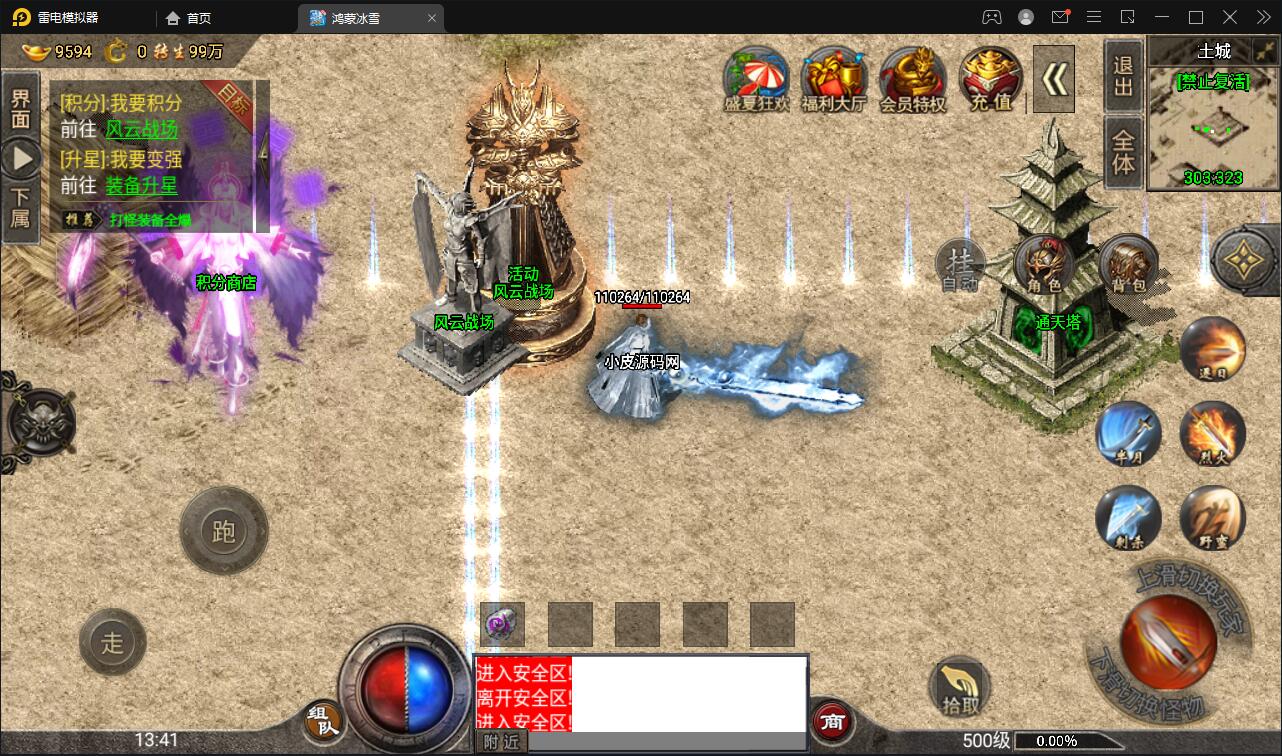Activate the 烈火 fire sword skill
This screenshot has height=756, width=1282.
(x=1212, y=432)
